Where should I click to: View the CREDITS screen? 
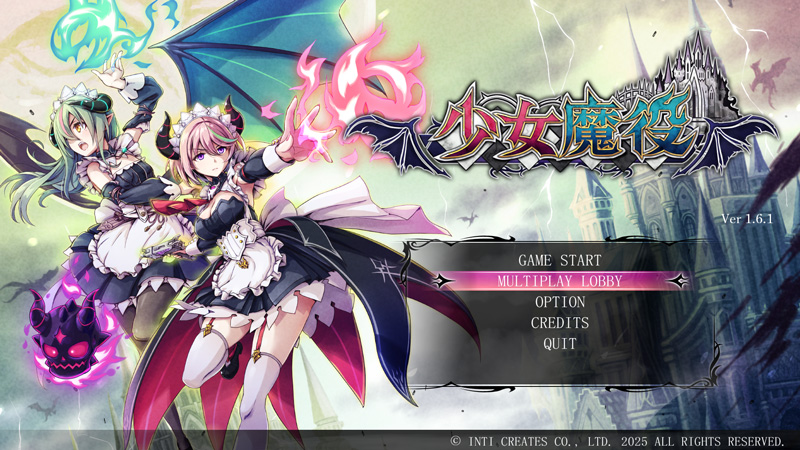point(559,323)
